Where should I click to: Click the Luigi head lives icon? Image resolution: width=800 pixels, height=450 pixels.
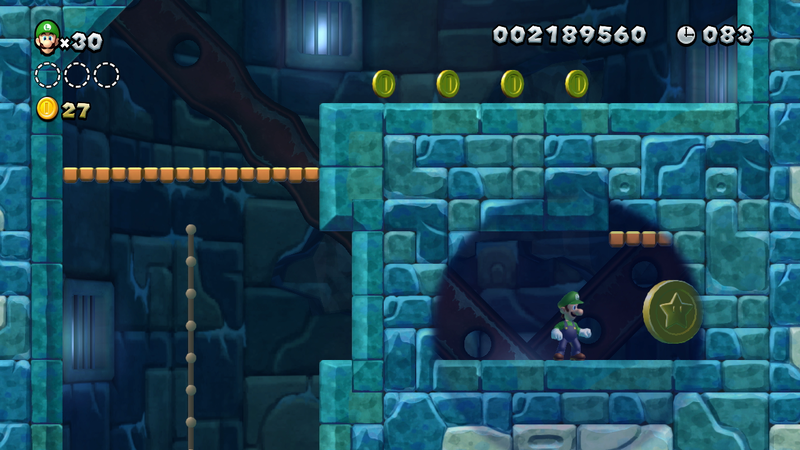point(46,37)
